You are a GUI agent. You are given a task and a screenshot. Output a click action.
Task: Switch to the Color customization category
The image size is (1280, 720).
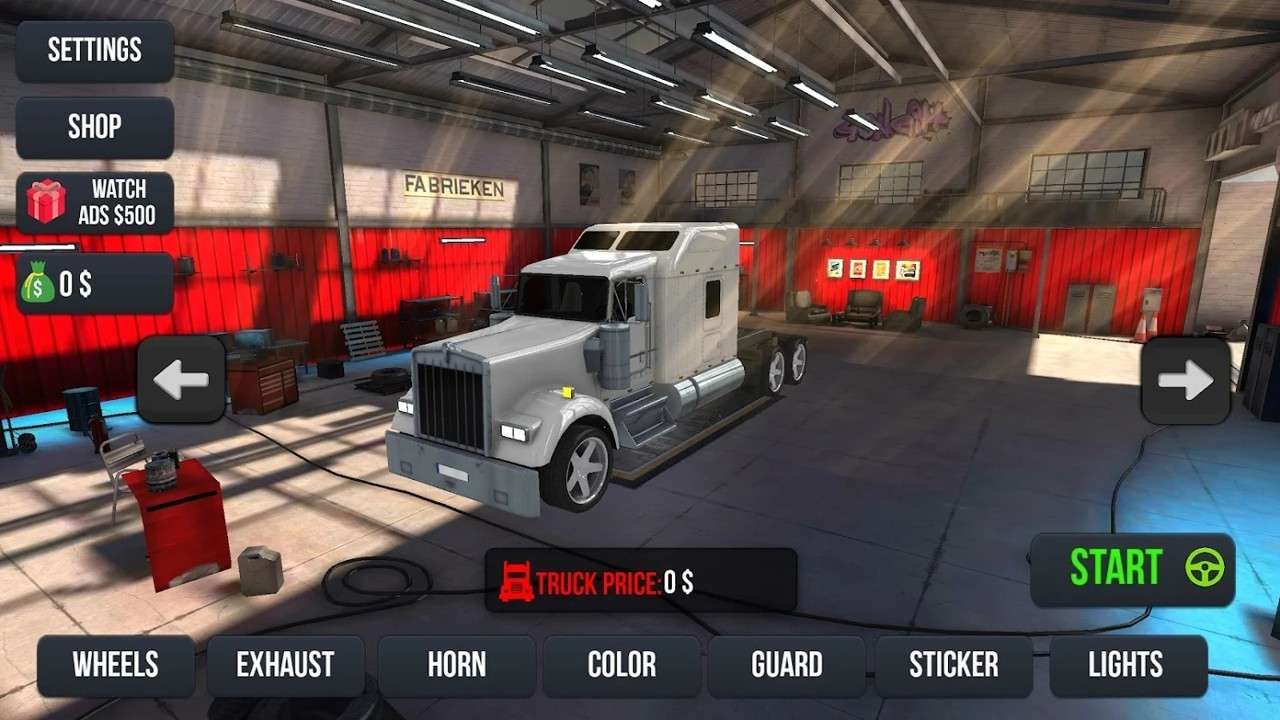click(x=622, y=665)
